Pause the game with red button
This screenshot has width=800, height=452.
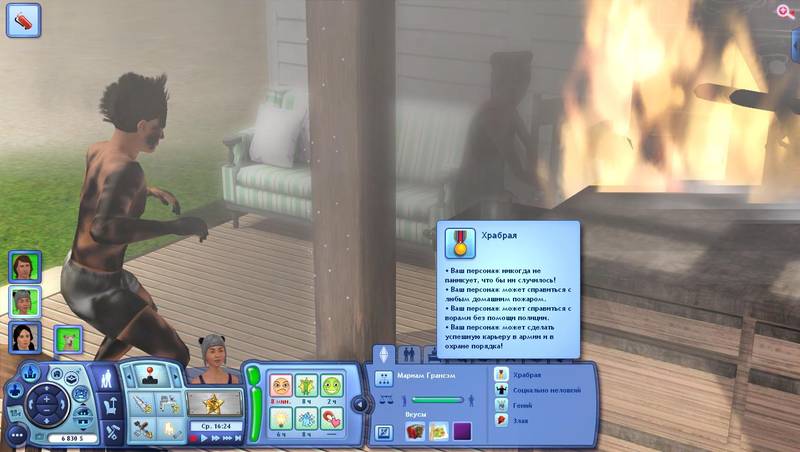click(194, 438)
